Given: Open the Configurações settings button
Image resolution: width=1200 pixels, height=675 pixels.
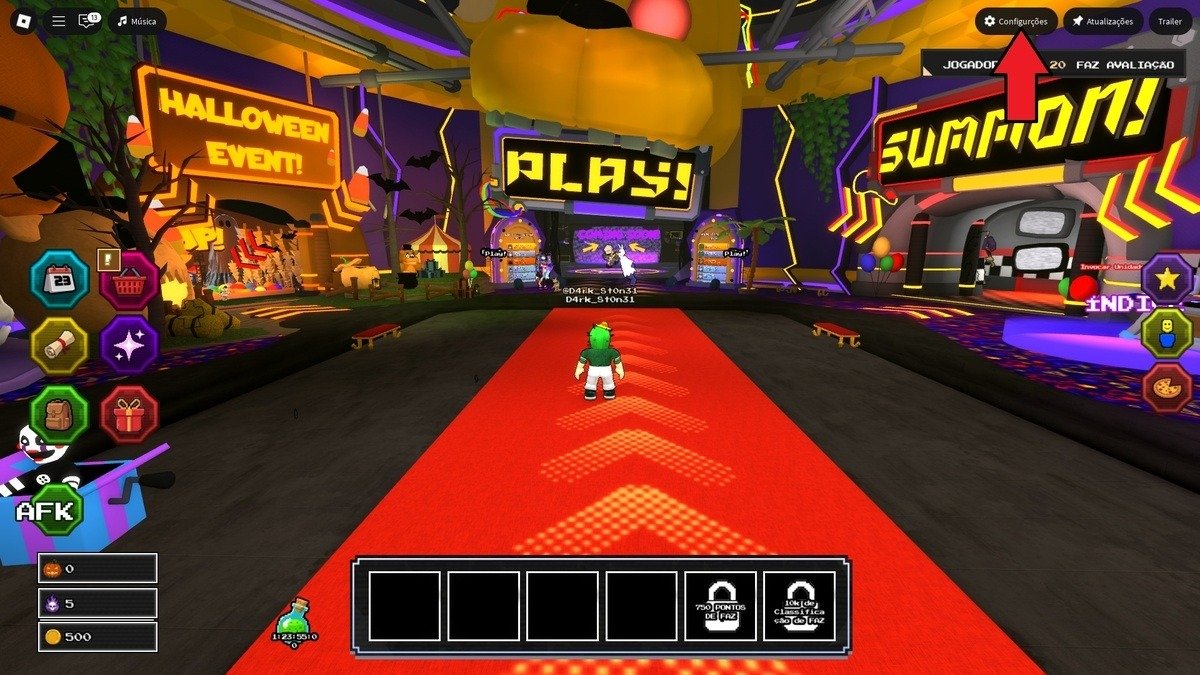Looking at the screenshot, I should (x=1016, y=21).
